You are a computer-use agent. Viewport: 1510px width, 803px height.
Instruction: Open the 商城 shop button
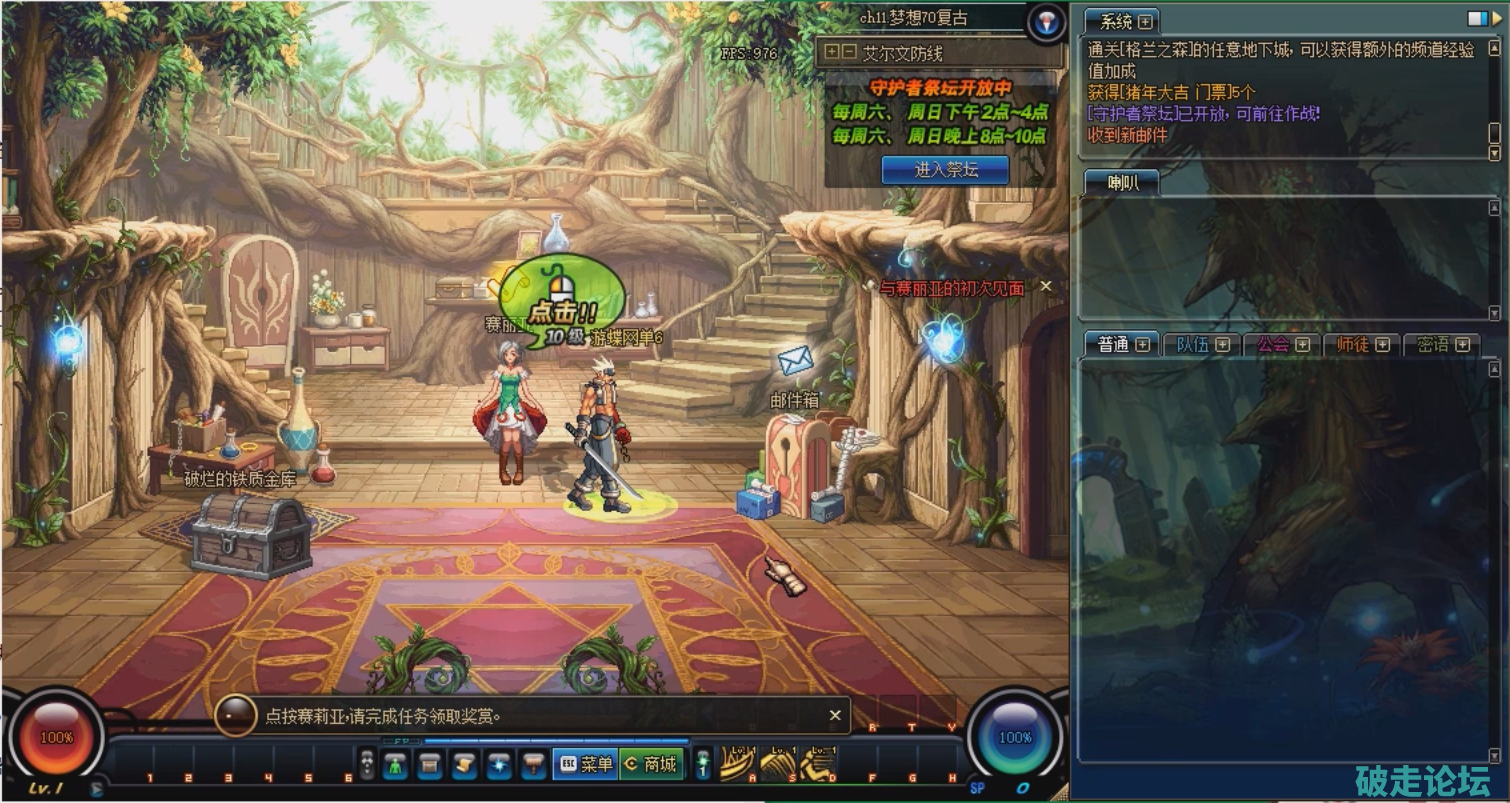coord(651,764)
